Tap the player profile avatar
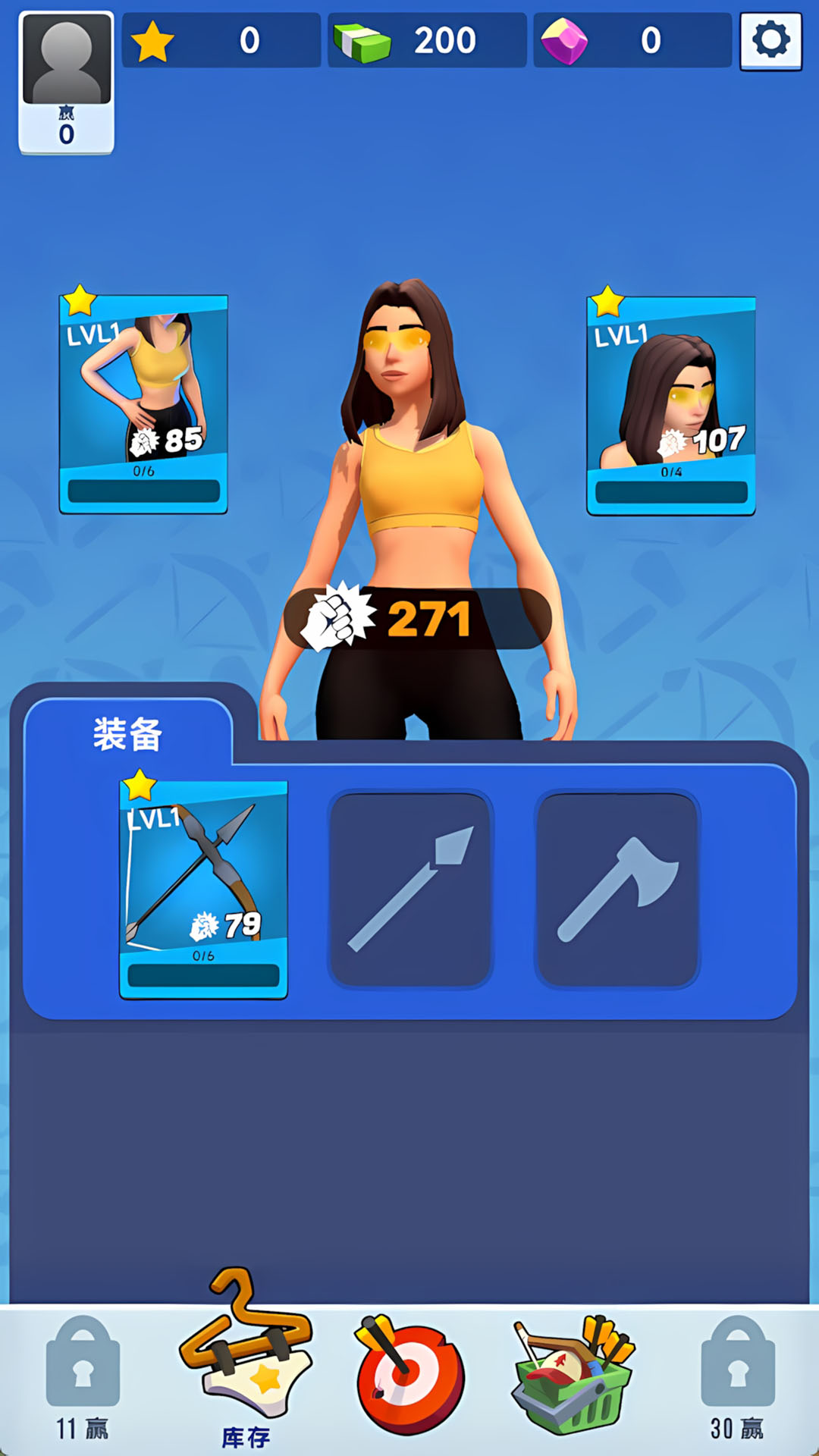This screenshot has height=1456, width=819. [67, 82]
